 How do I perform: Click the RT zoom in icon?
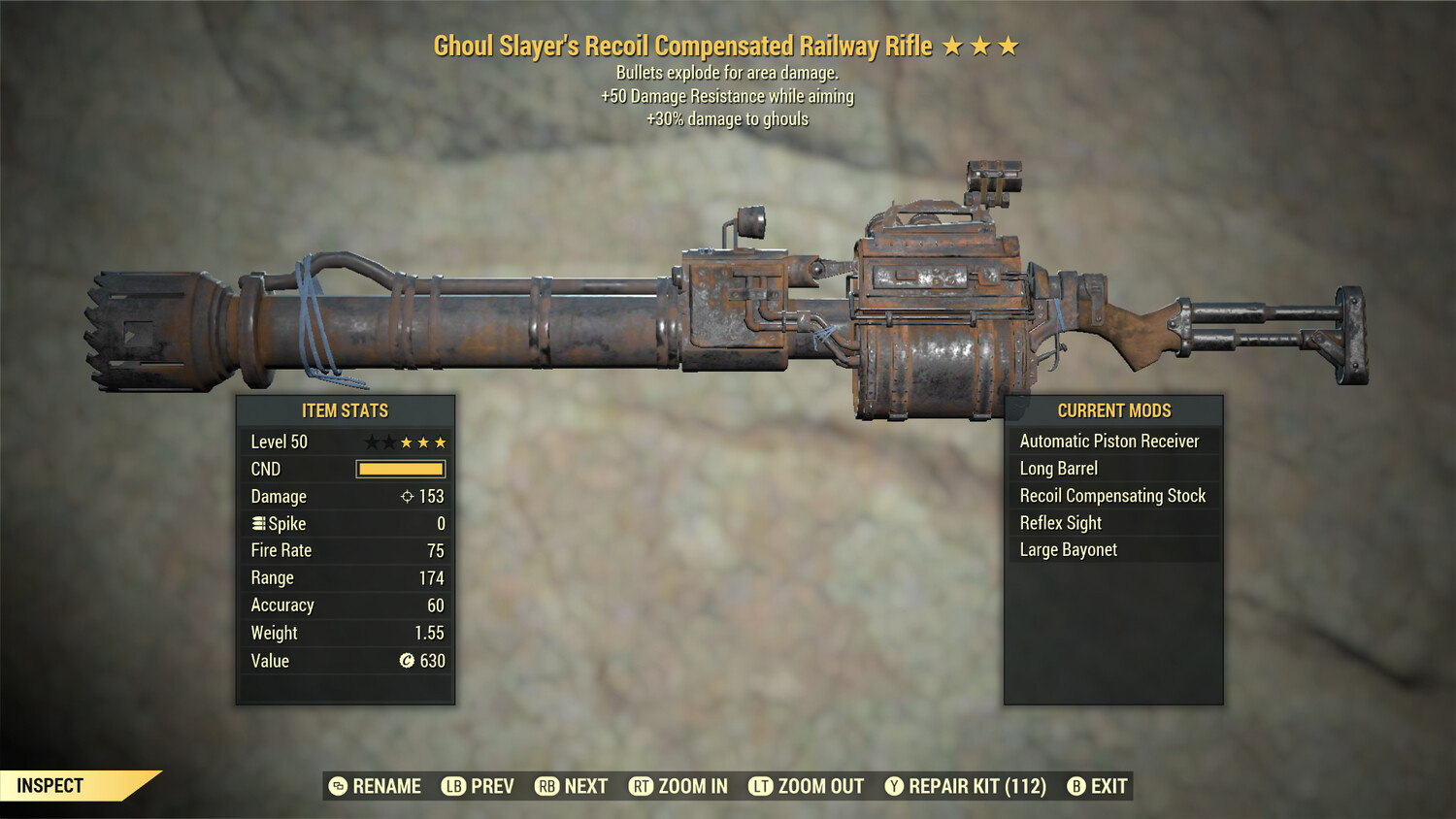[642, 786]
